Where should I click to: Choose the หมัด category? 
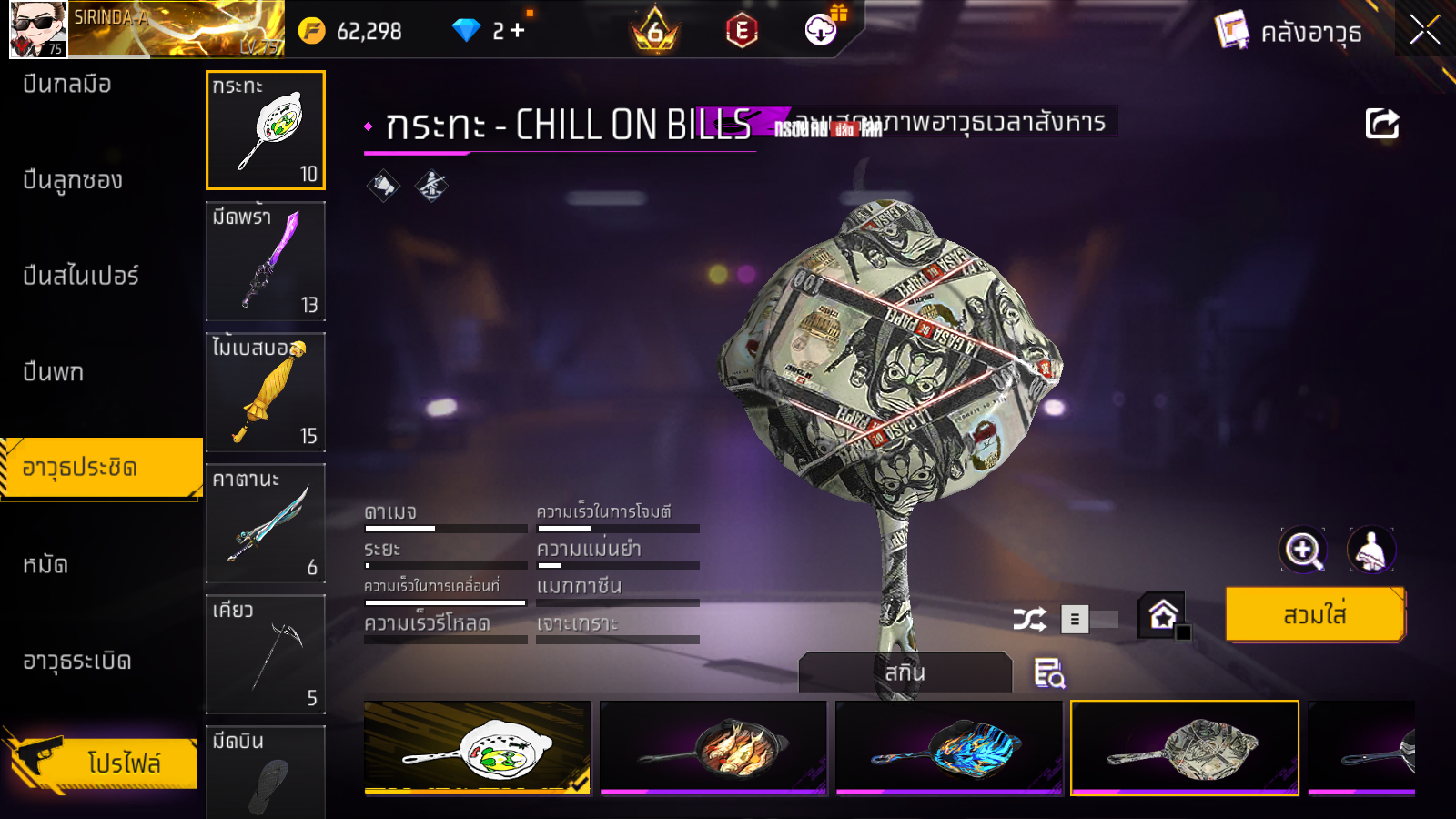[45, 565]
